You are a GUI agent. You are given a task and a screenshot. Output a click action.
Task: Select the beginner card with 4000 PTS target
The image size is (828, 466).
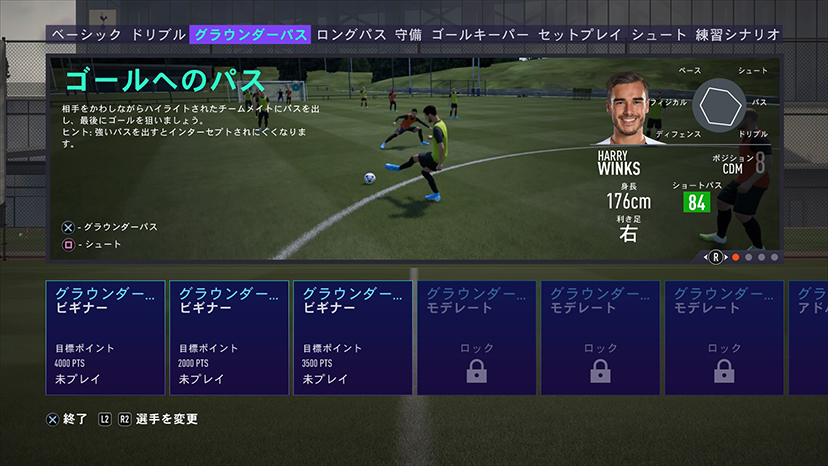coord(105,337)
